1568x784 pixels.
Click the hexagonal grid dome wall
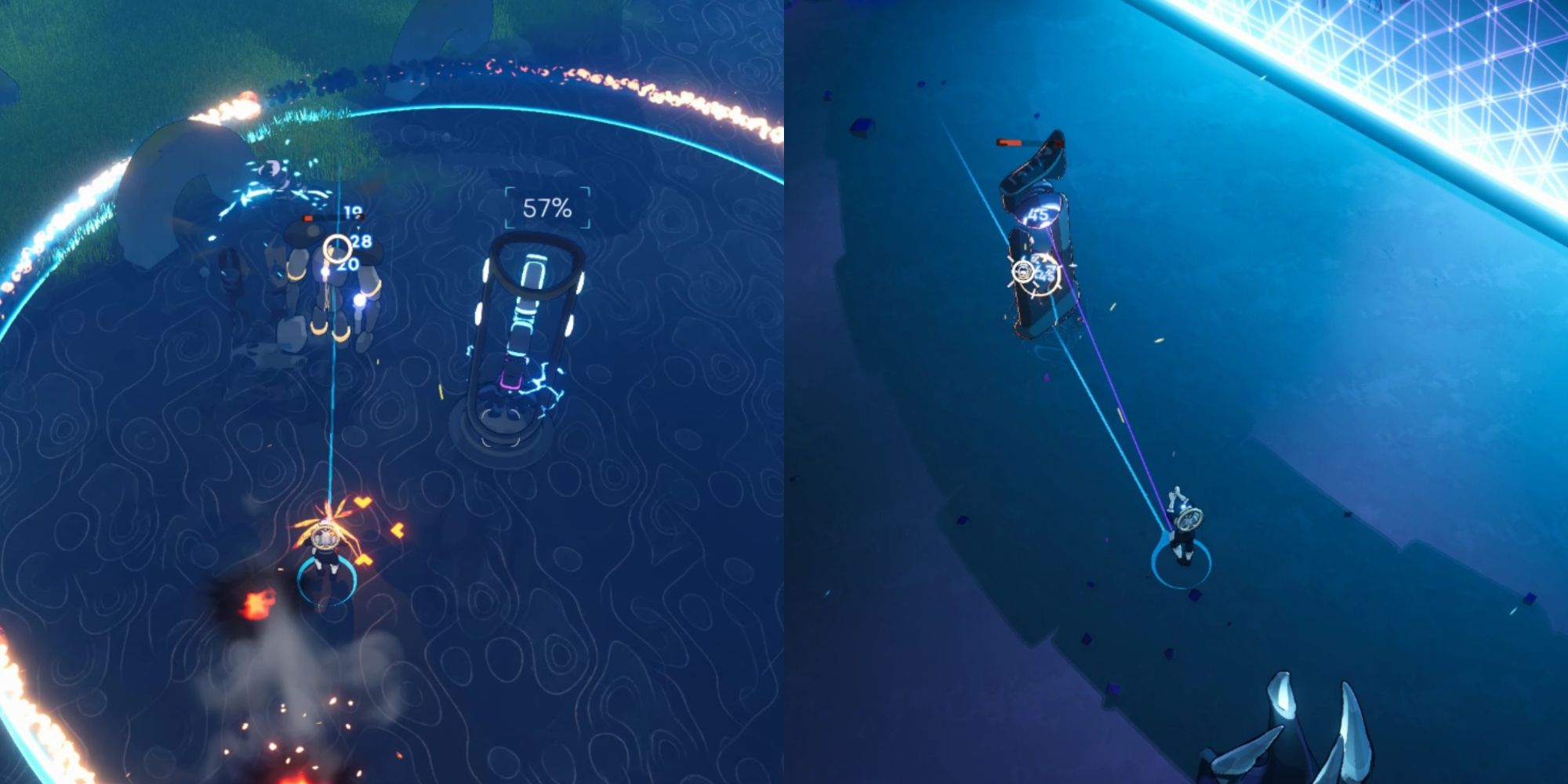coord(1474,63)
